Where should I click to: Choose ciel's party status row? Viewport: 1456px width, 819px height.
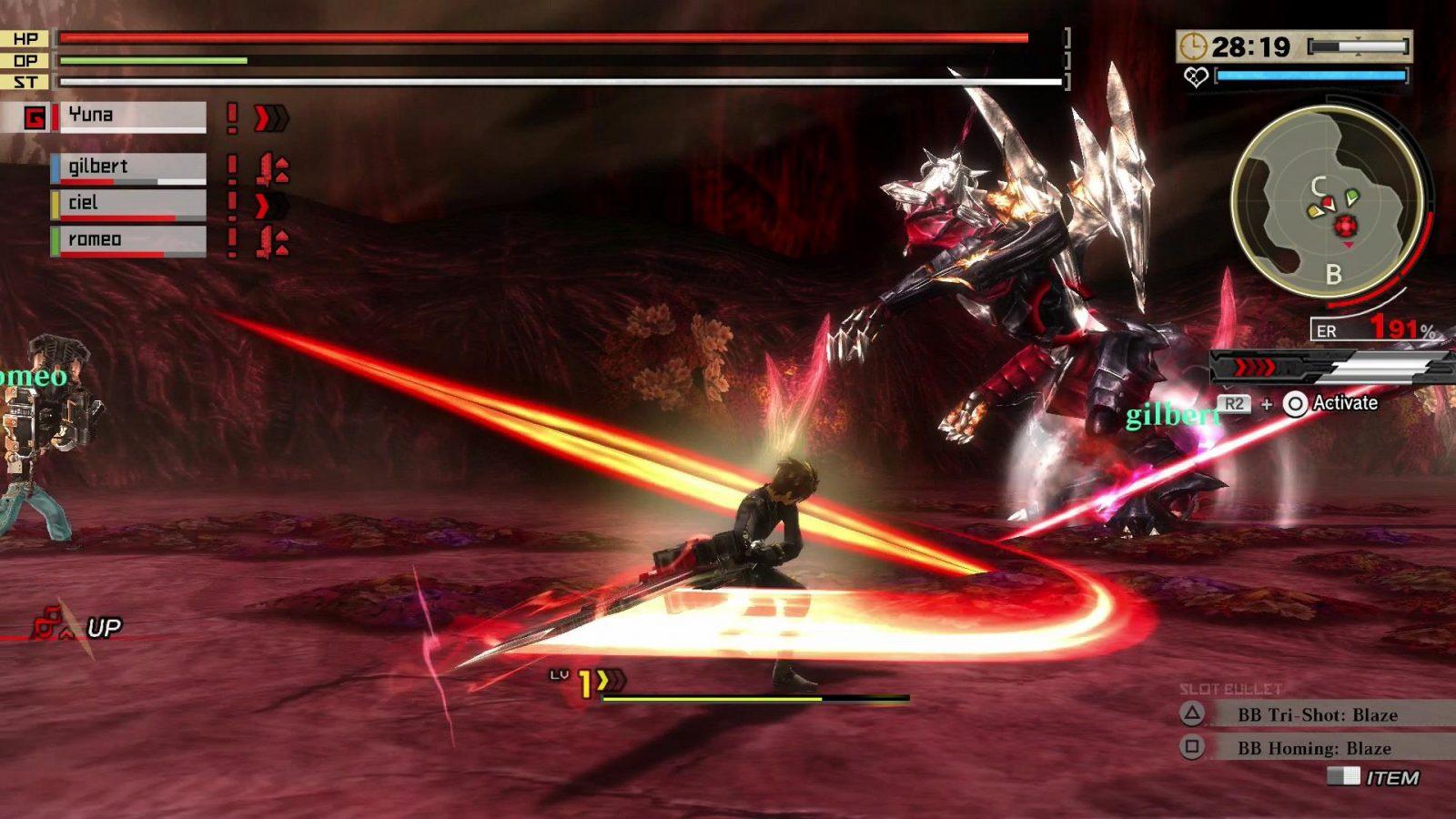coord(128,203)
